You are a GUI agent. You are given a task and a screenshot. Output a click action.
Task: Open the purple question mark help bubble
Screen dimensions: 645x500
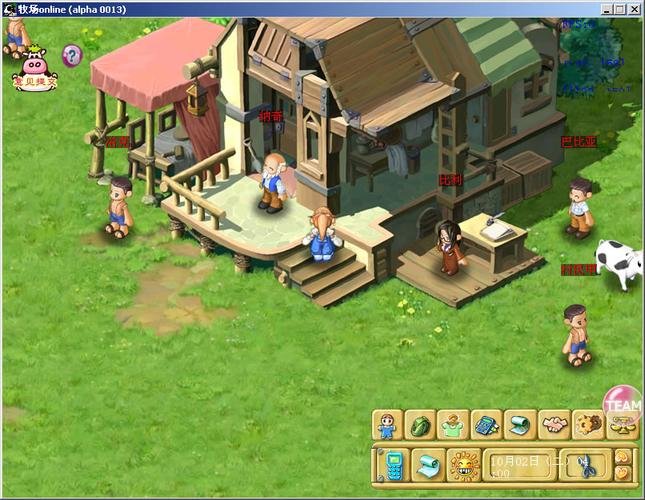click(x=72, y=55)
